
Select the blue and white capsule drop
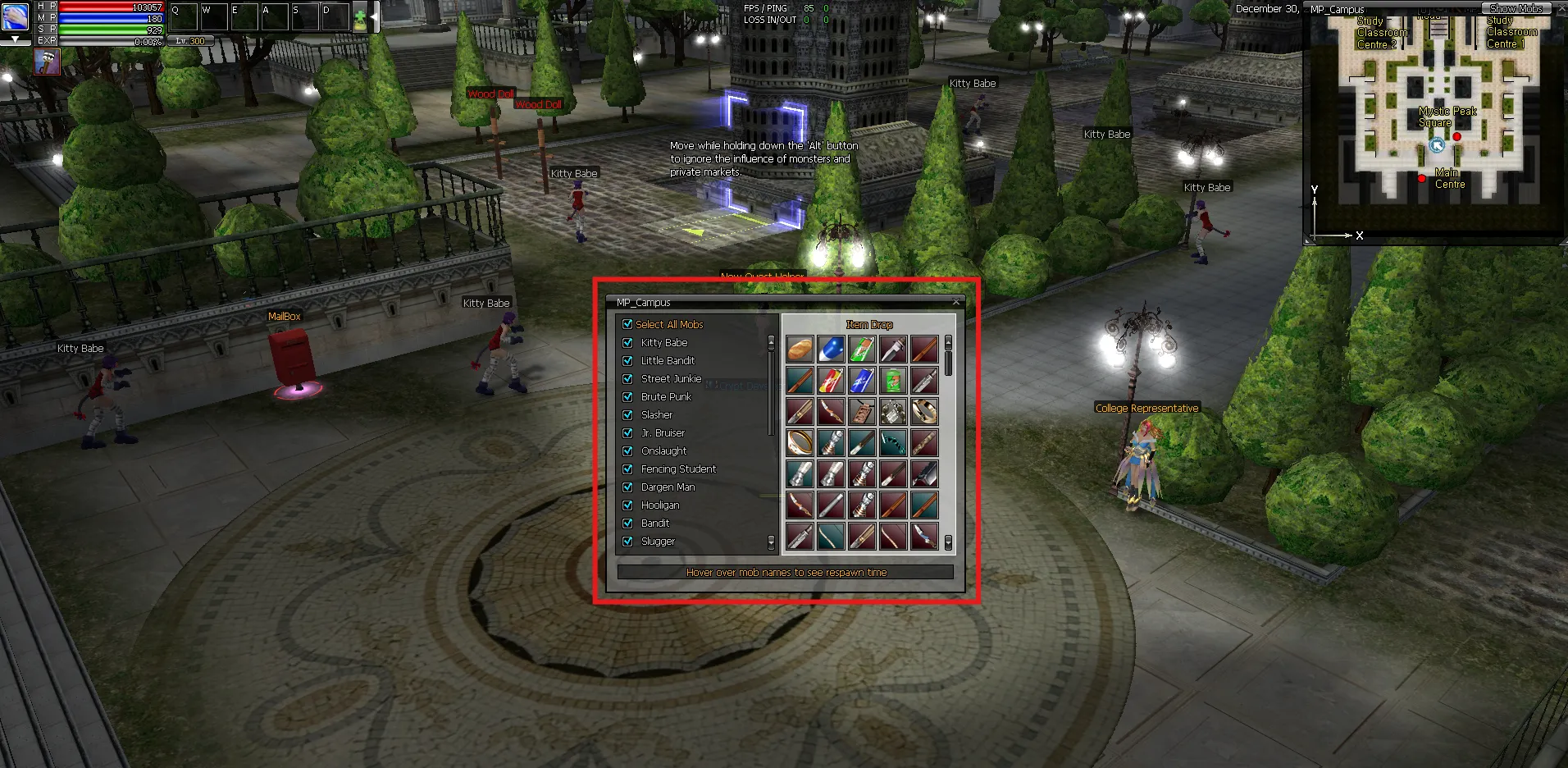pyautogui.click(x=831, y=350)
